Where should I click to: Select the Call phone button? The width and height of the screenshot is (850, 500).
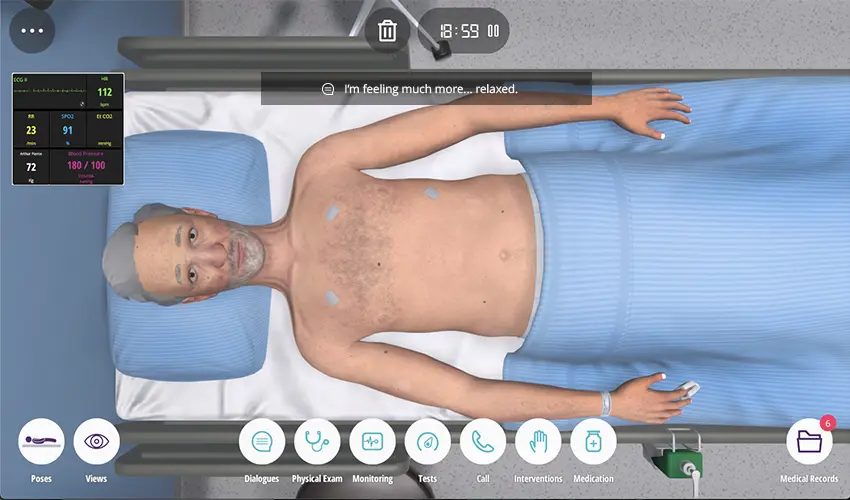coord(483,442)
